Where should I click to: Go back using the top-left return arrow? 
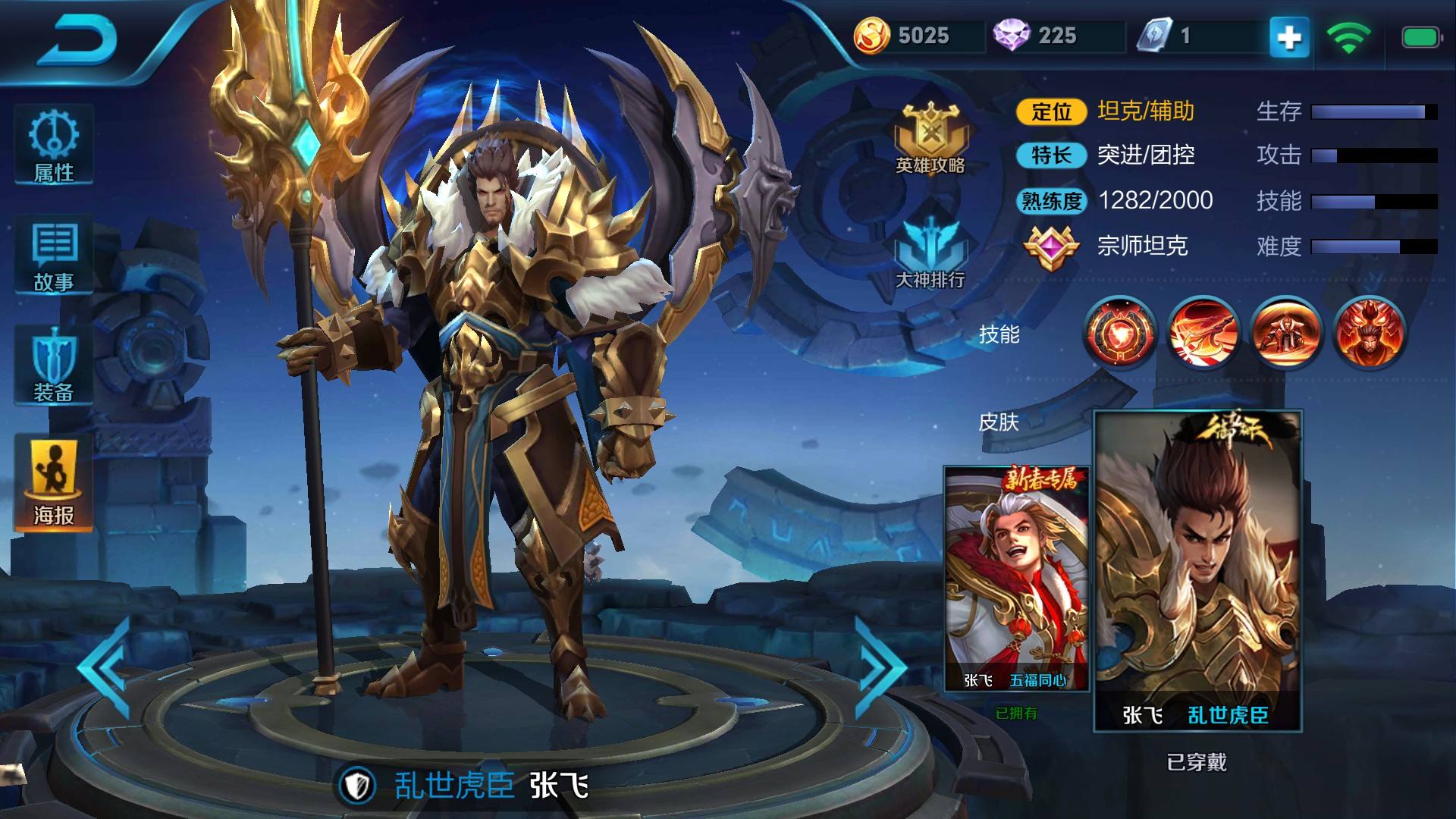tap(80, 39)
